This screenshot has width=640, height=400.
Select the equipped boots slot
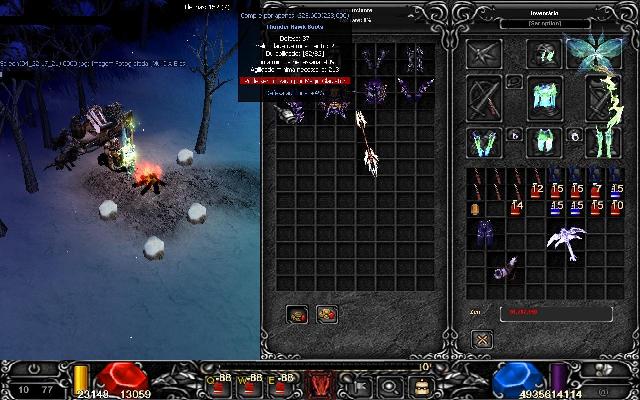click(602, 142)
